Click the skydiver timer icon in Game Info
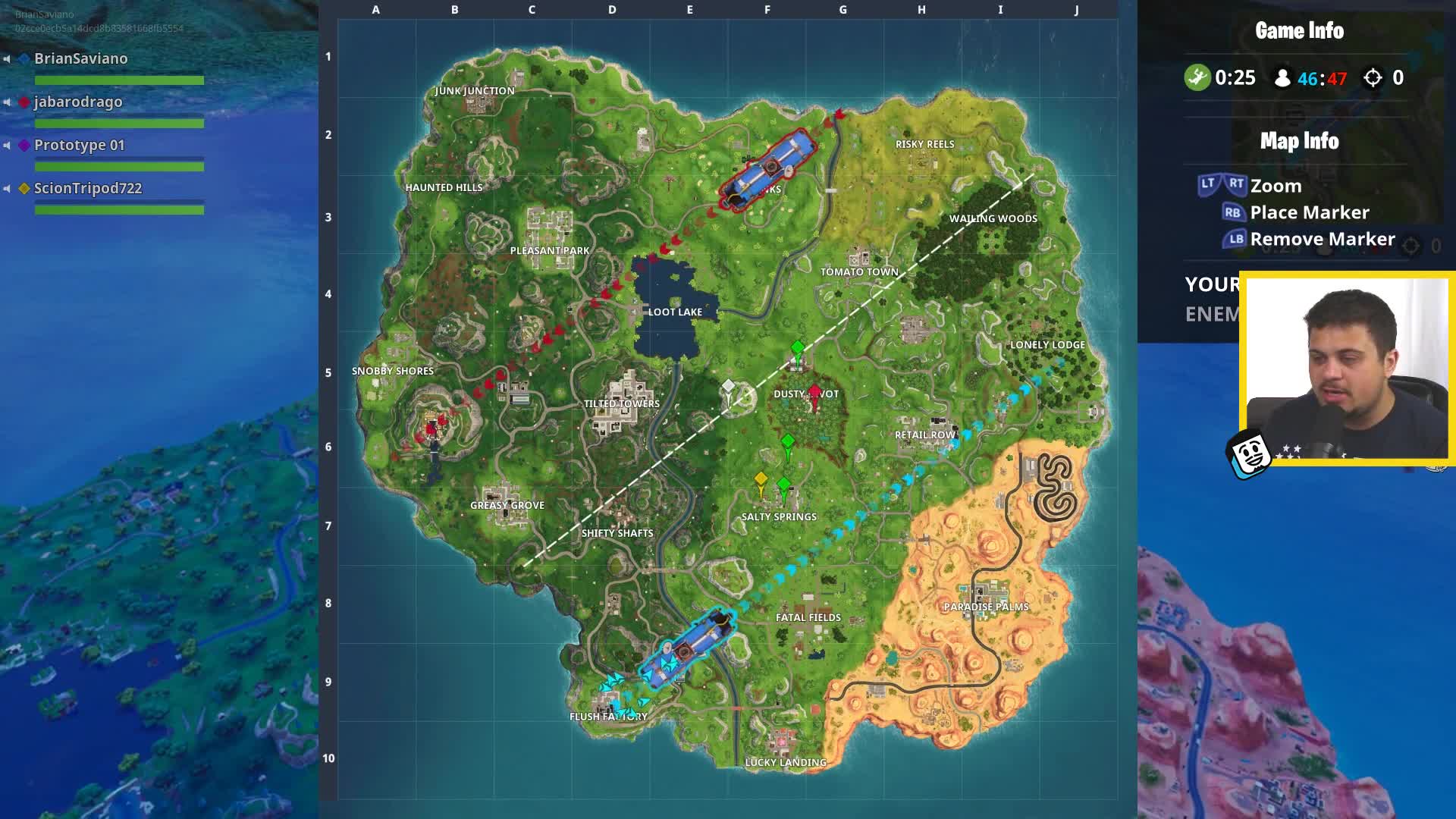This screenshot has width=1456, height=819. [1197, 77]
